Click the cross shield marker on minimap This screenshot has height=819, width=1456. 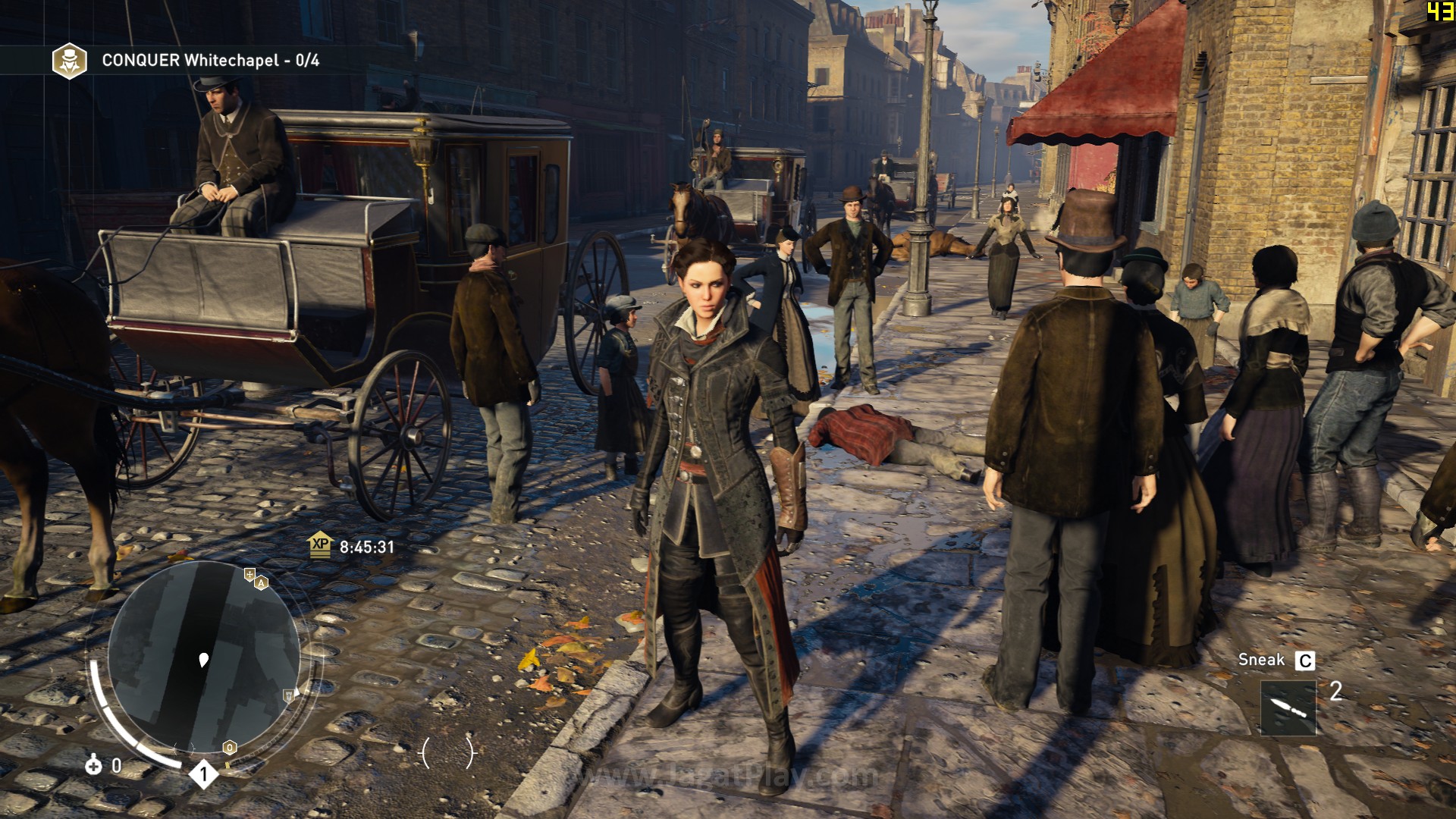click(249, 574)
